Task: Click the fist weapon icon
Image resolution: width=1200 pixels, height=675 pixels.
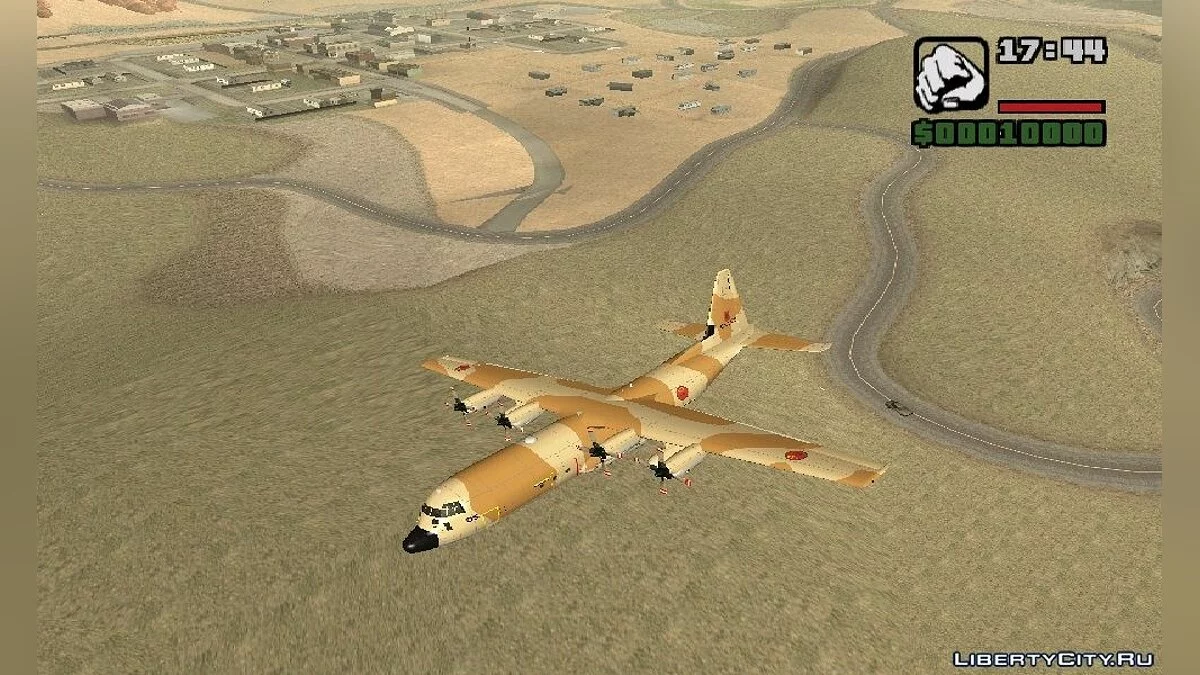Action: (x=950, y=75)
